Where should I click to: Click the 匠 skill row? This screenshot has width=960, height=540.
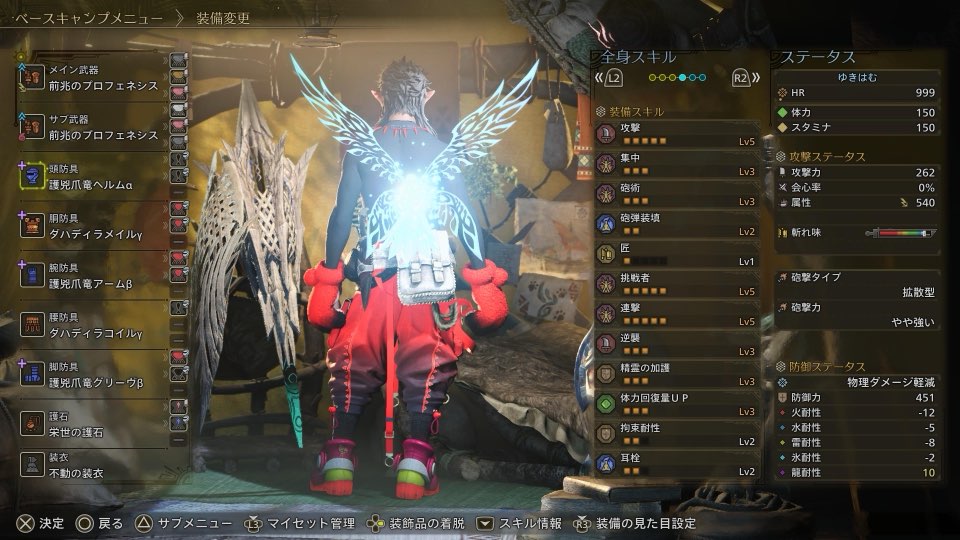tap(678, 254)
